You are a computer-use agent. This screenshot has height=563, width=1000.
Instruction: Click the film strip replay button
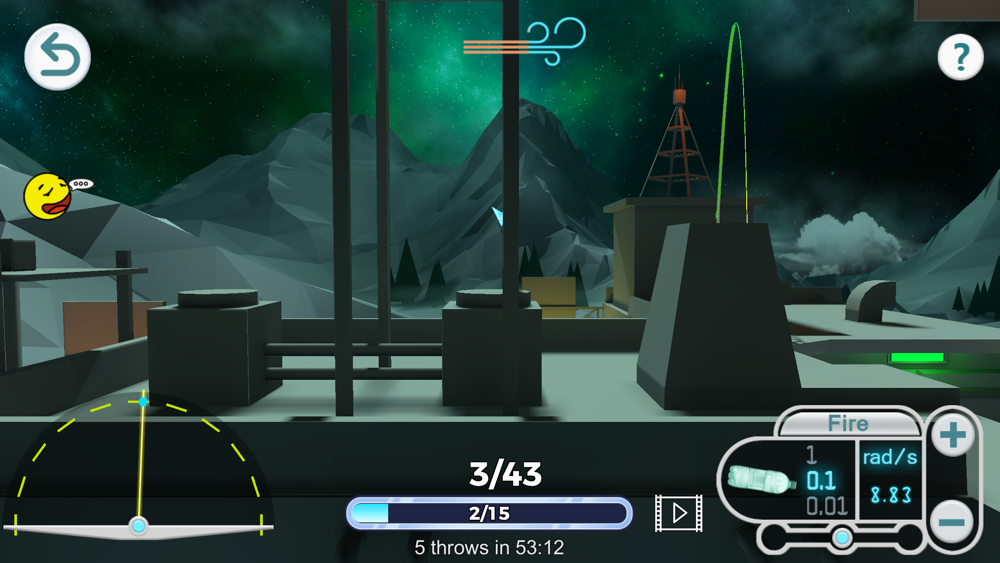pyautogui.click(x=678, y=513)
